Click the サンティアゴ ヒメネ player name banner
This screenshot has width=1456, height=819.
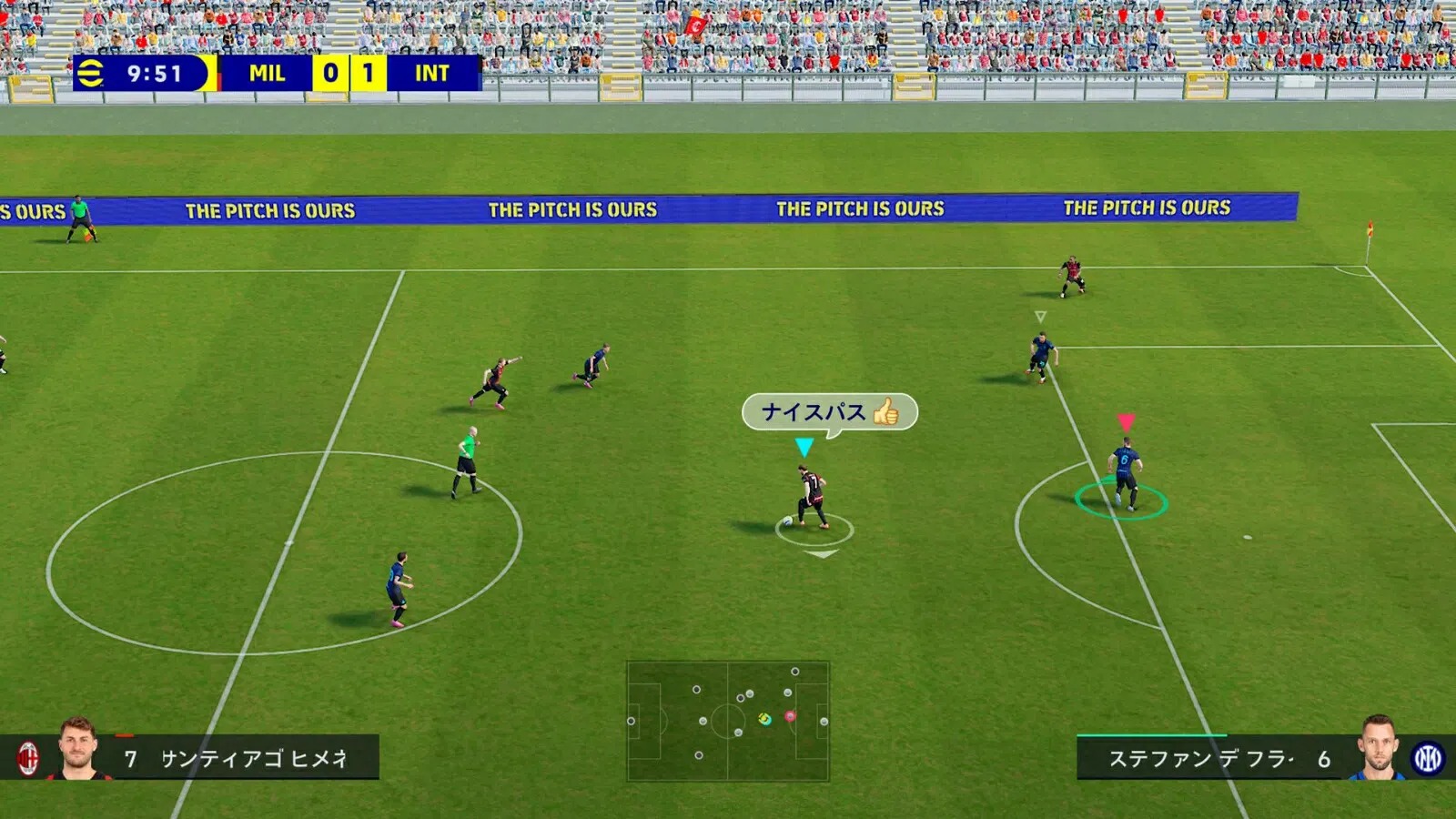(255, 757)
